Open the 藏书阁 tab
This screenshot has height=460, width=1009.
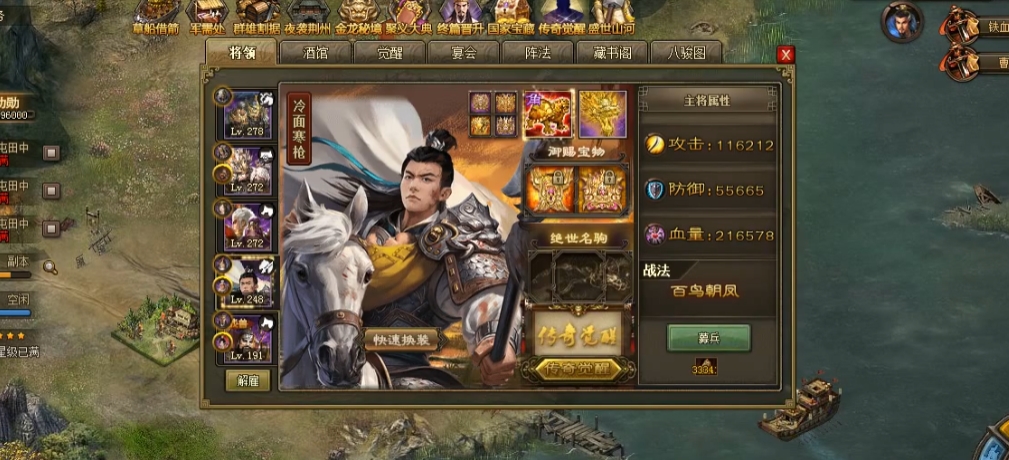[612, 53]
